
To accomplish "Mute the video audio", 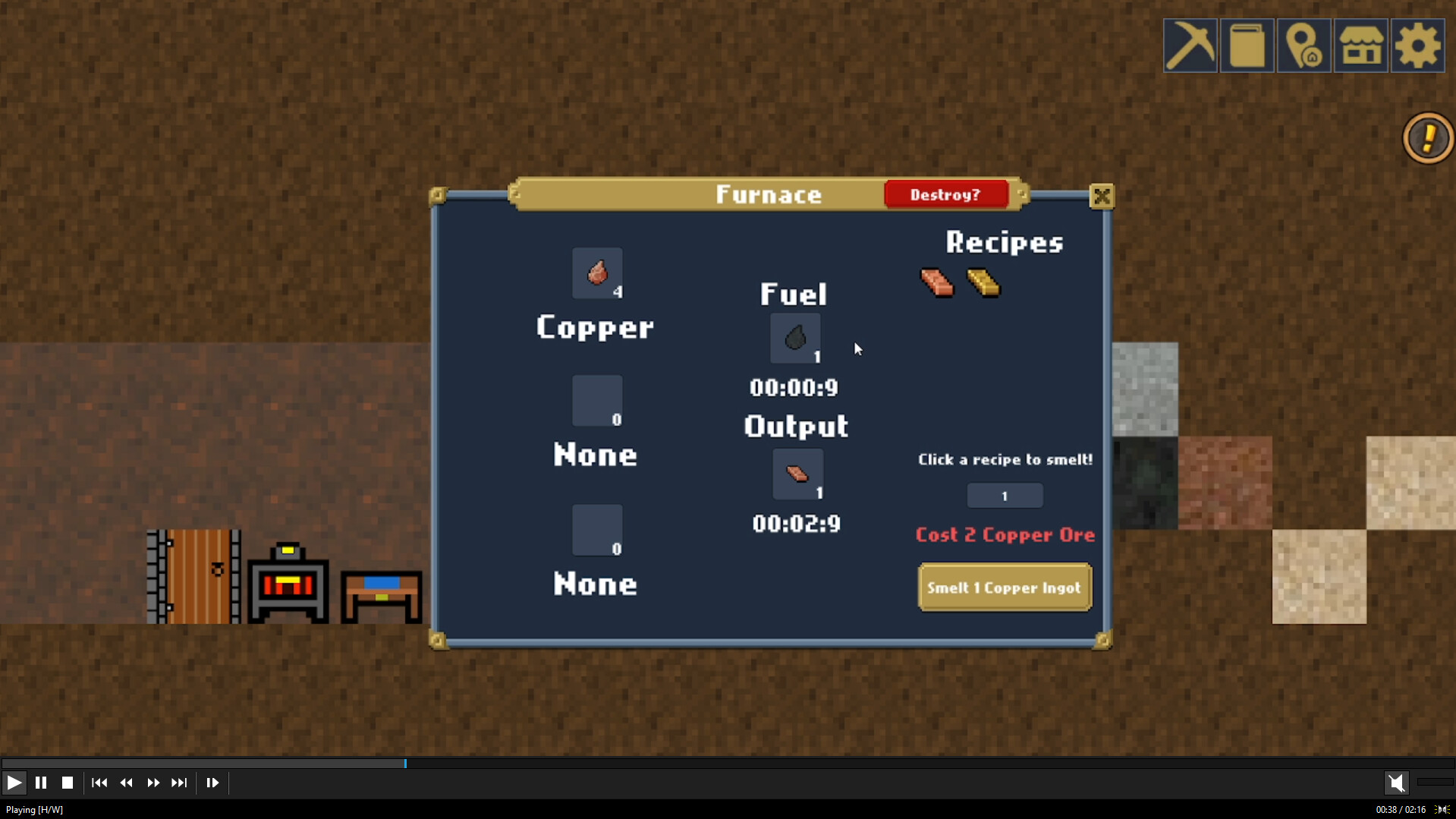I will point(1398,783).
